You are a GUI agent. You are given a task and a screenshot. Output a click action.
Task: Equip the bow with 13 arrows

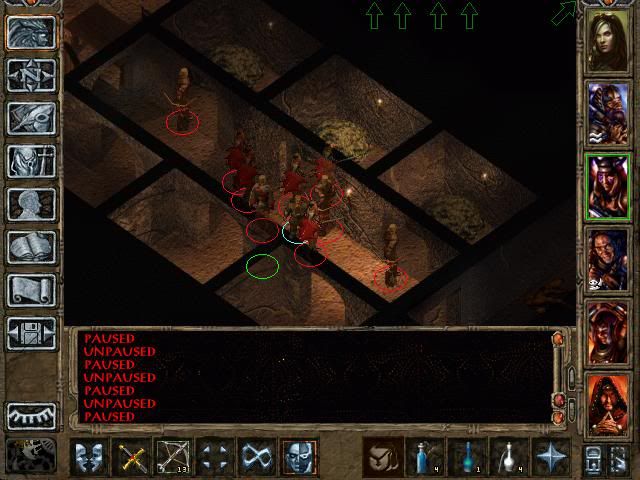point(174,457)
